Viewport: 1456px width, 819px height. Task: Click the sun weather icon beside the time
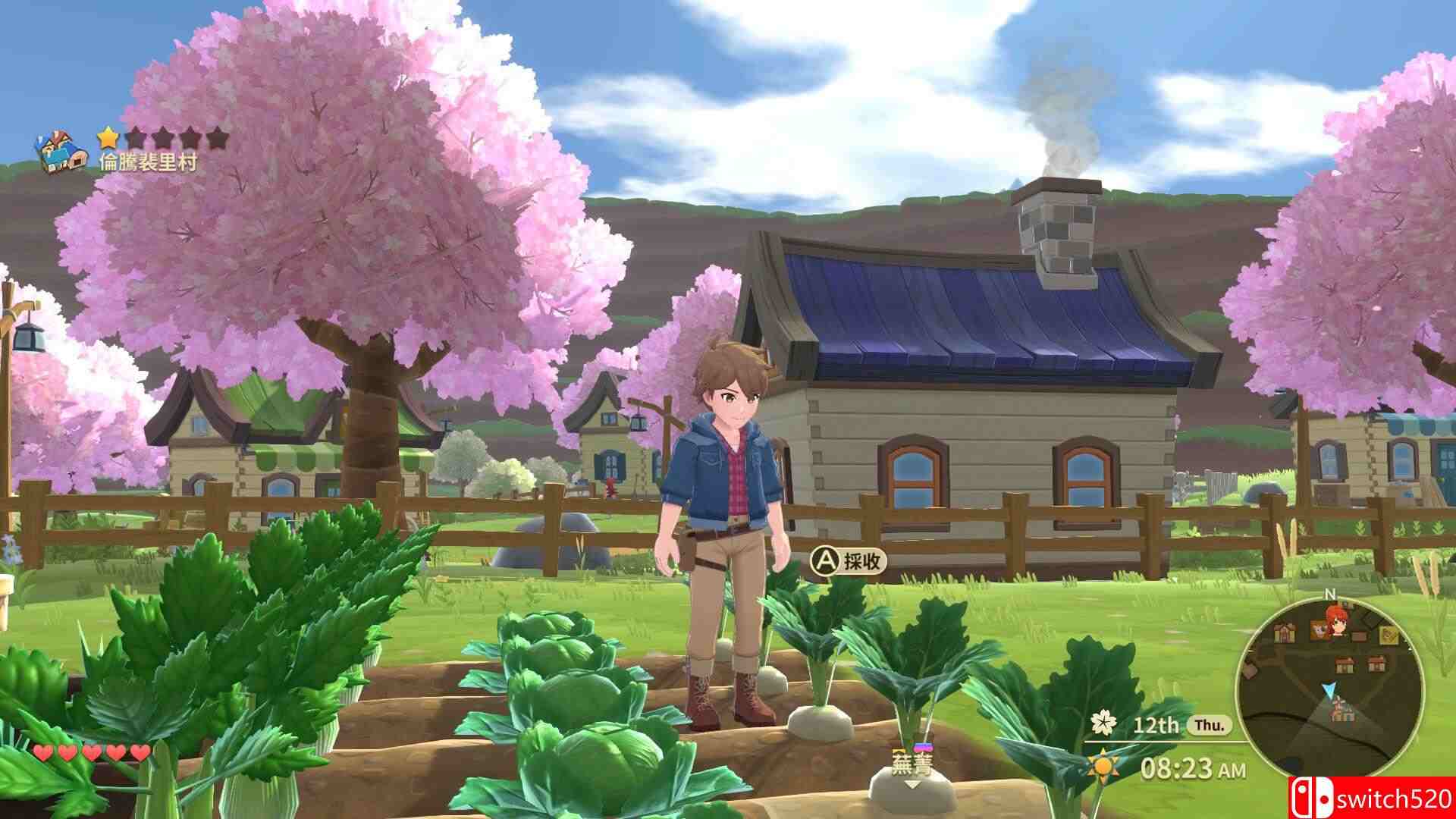[1103, 767]
